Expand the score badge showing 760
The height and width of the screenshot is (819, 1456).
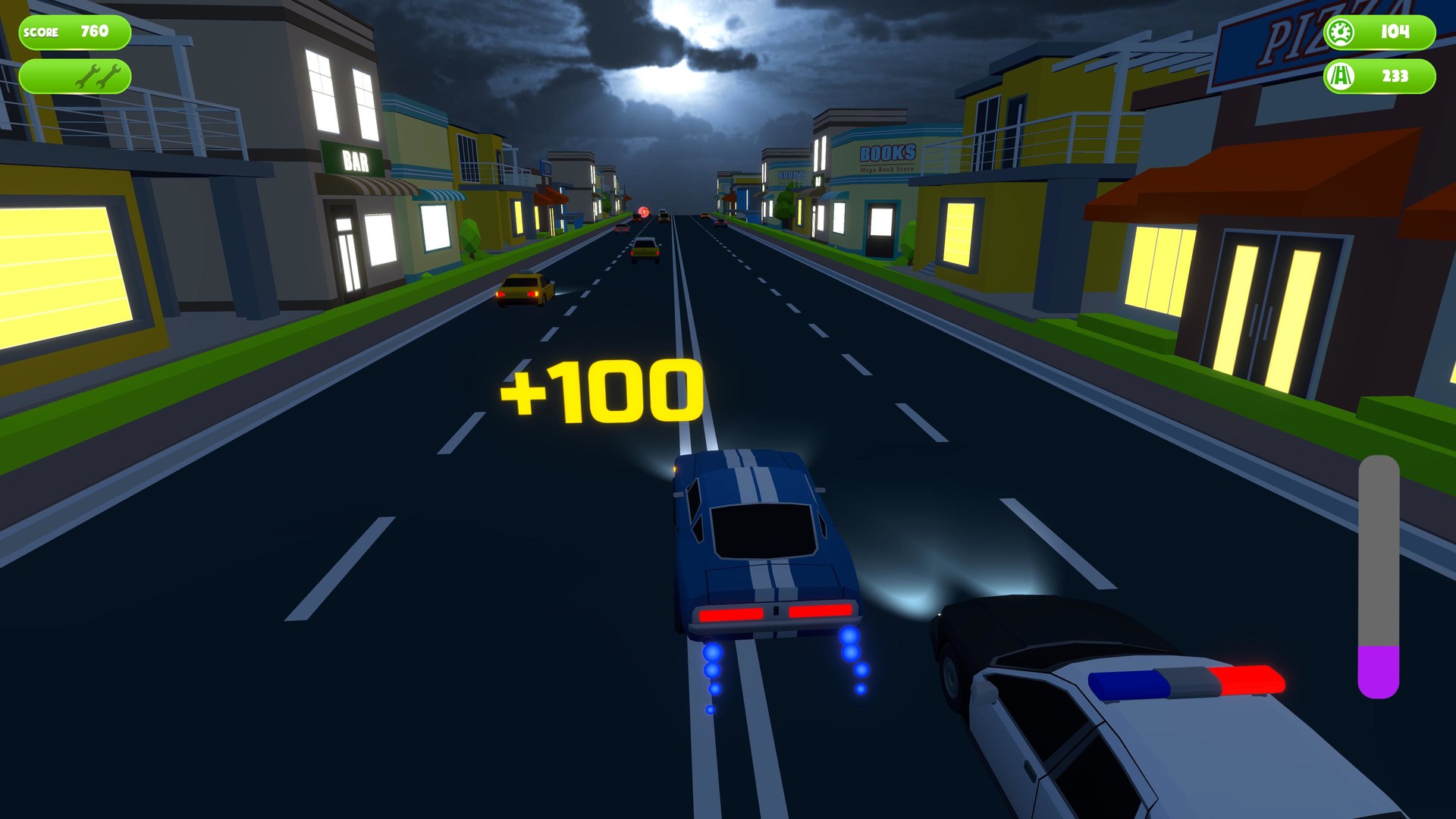tap(76, 32)
